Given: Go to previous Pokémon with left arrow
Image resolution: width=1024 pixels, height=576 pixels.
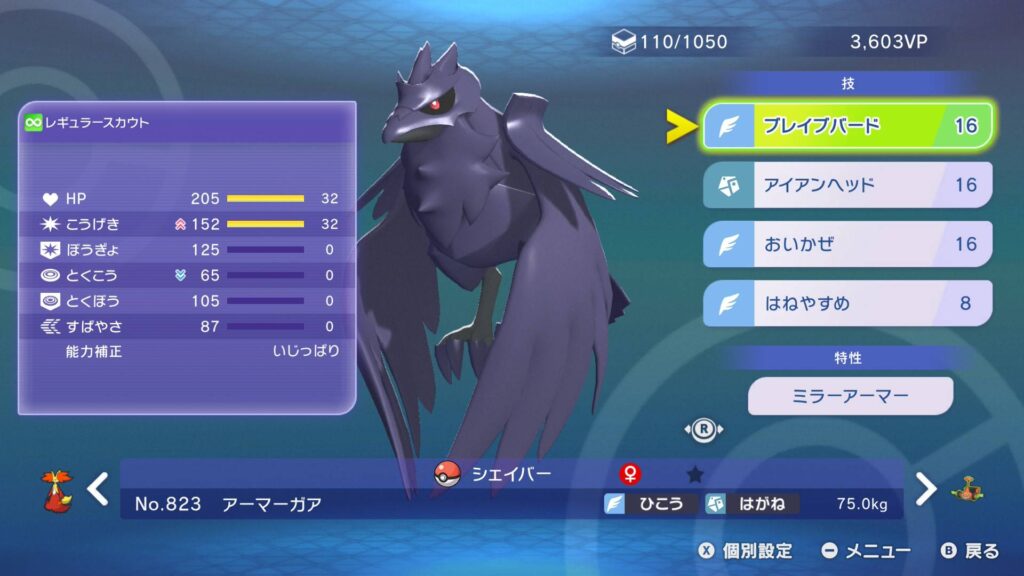Looking at the screenshot, I should point(98,489).
